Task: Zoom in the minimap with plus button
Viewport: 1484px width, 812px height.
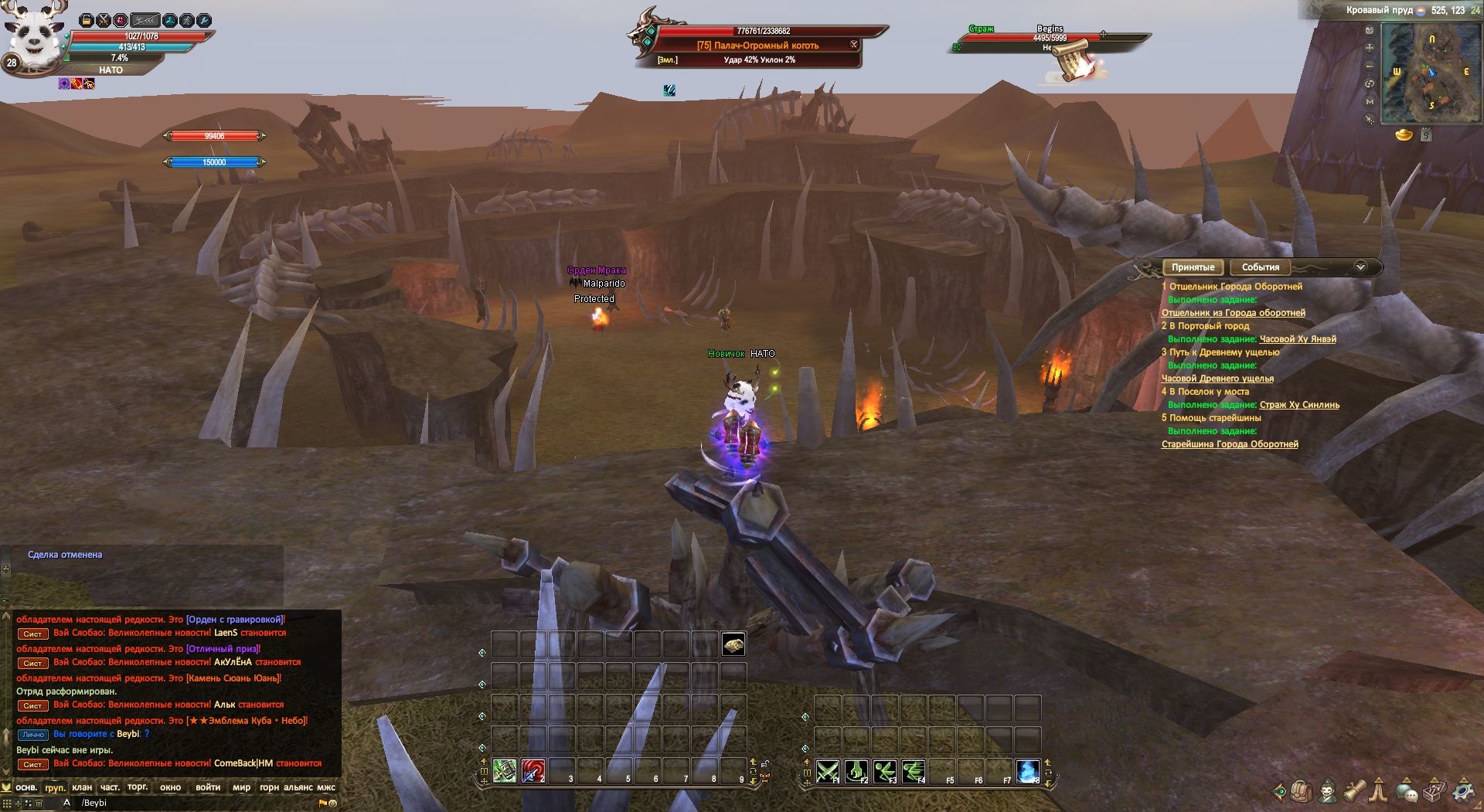Action: (x=1370, y=48)
